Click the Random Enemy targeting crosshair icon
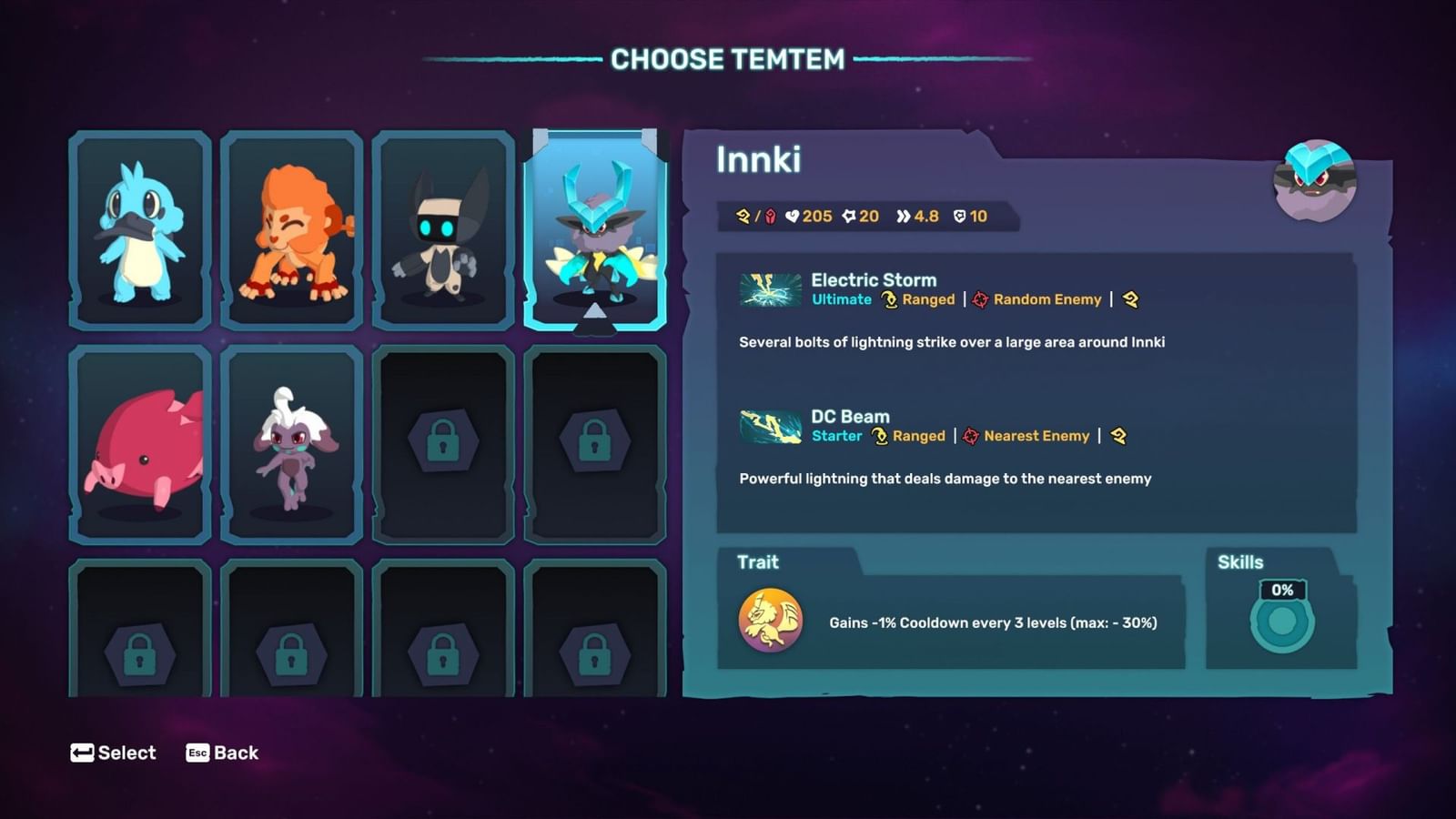 point(981,299)
